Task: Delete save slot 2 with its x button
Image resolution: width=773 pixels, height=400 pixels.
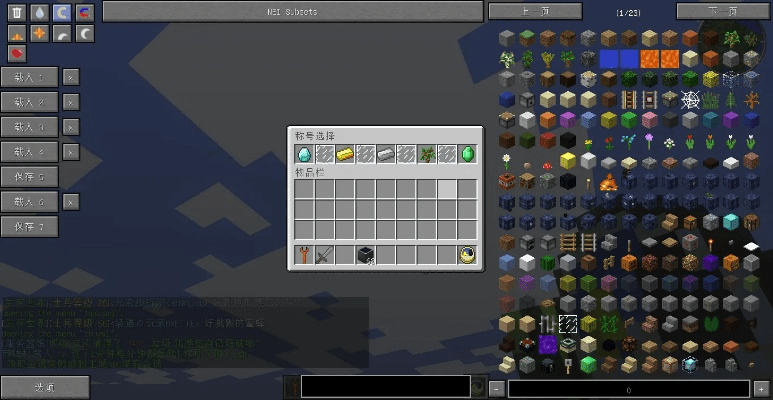Action: tap(70, 102)
